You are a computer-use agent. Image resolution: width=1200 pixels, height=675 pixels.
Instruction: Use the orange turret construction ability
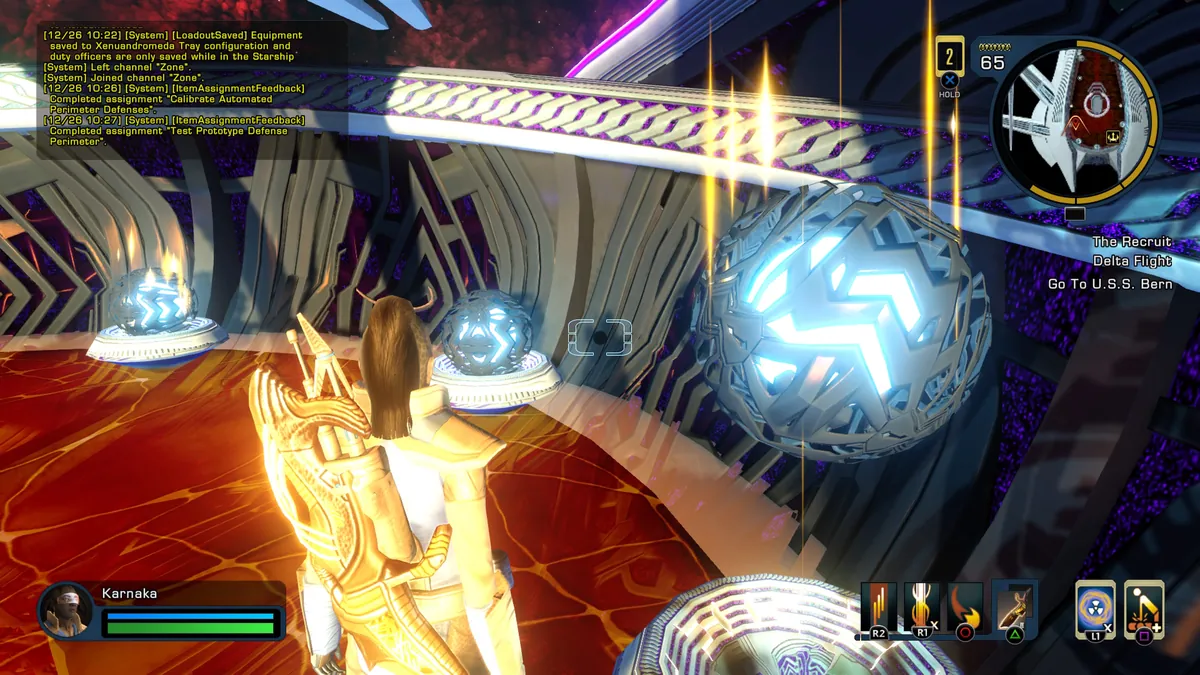1144,607
